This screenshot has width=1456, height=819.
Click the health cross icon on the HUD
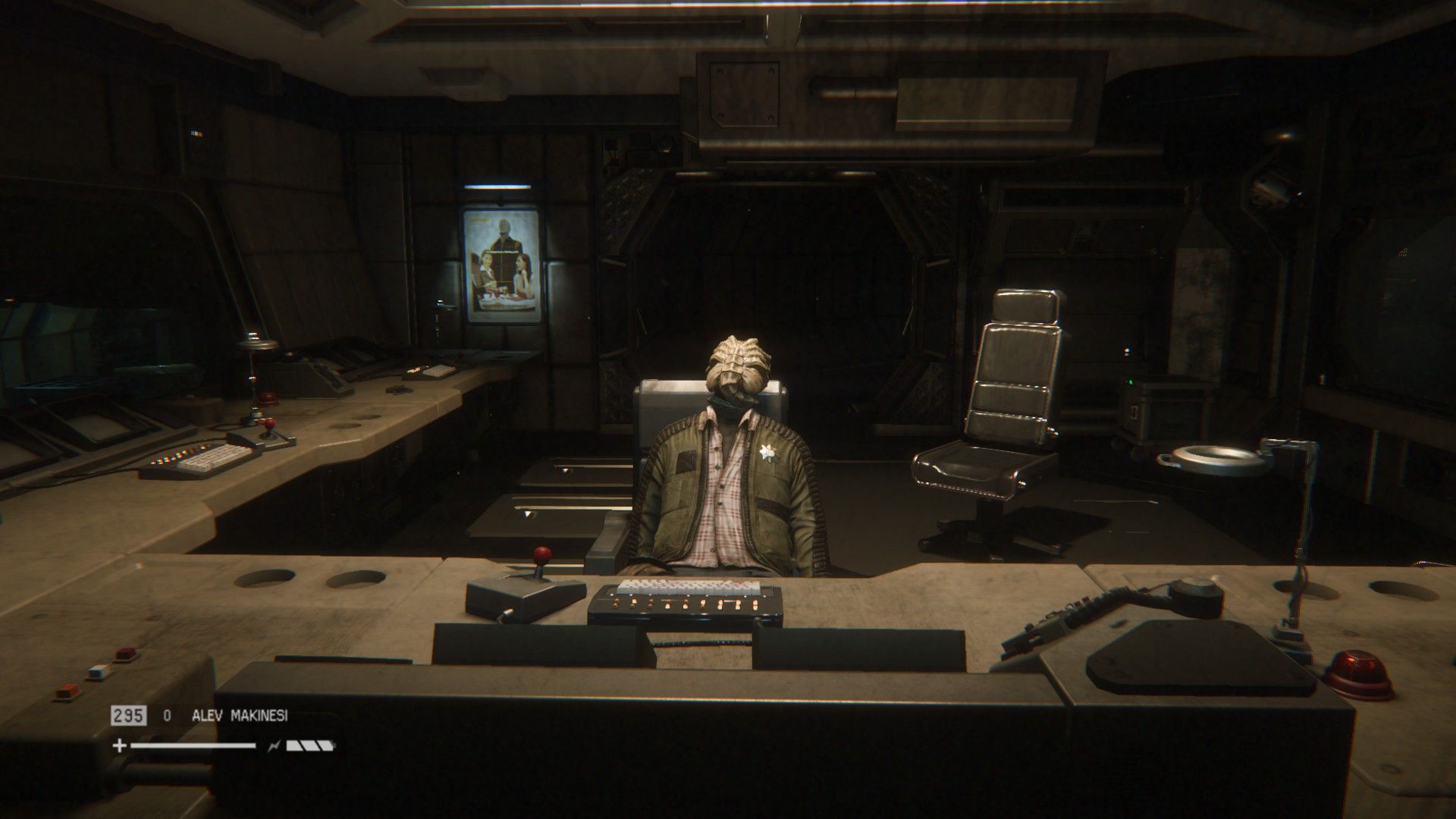coord(119,745)
